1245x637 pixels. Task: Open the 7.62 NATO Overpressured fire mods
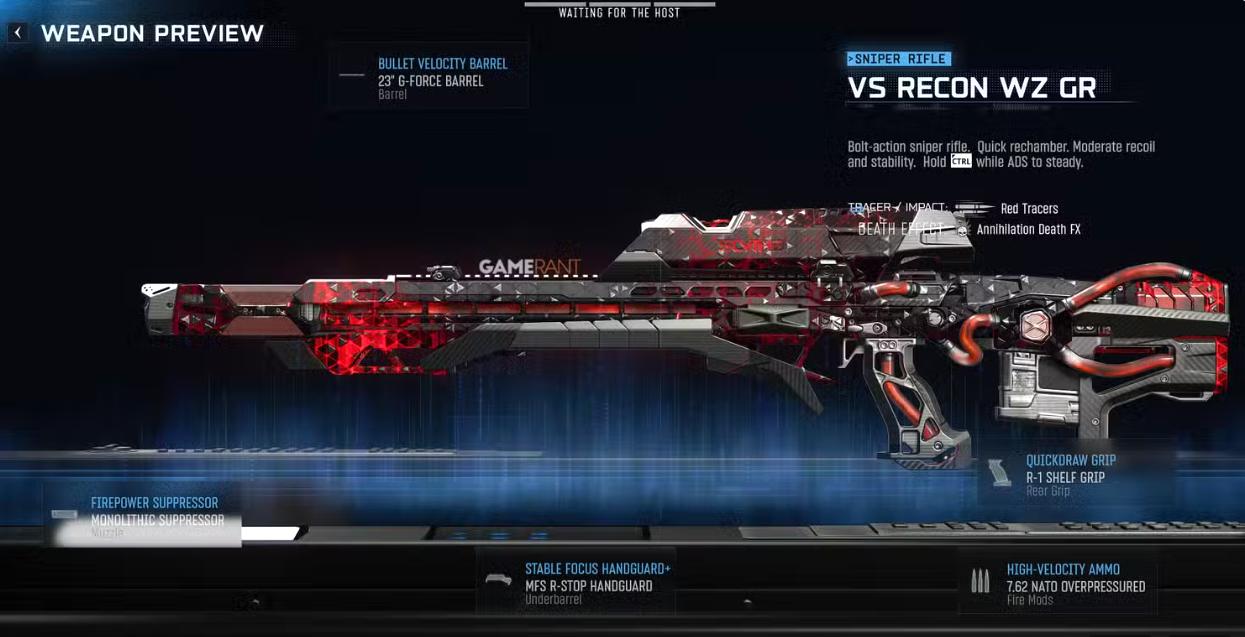pyautogui.click(x=1057, y=585)
